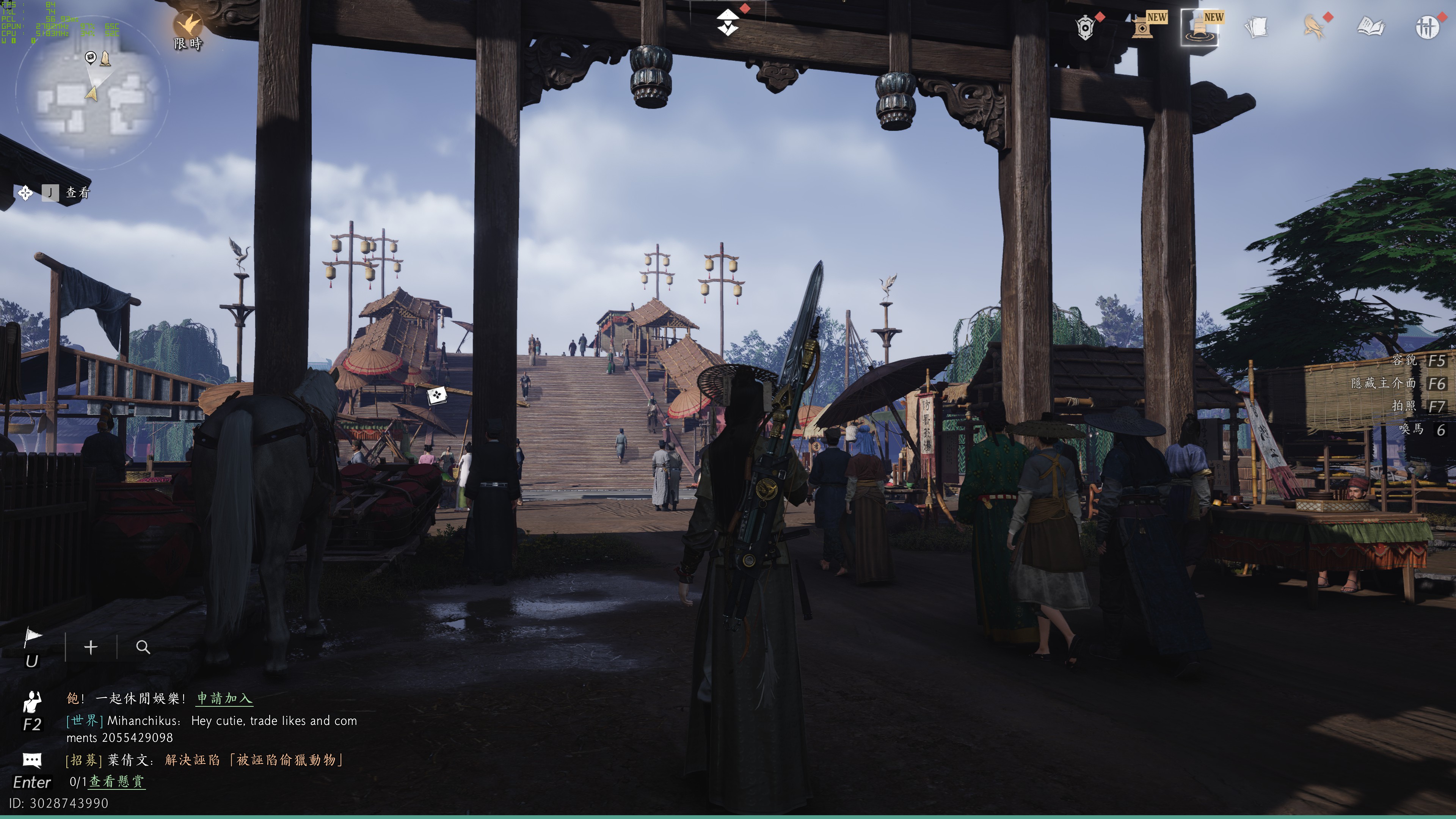The height and width of the screenshot is (819, 1456).
Task: Click the plus sign create-team button
Action: tap(91, 647)
